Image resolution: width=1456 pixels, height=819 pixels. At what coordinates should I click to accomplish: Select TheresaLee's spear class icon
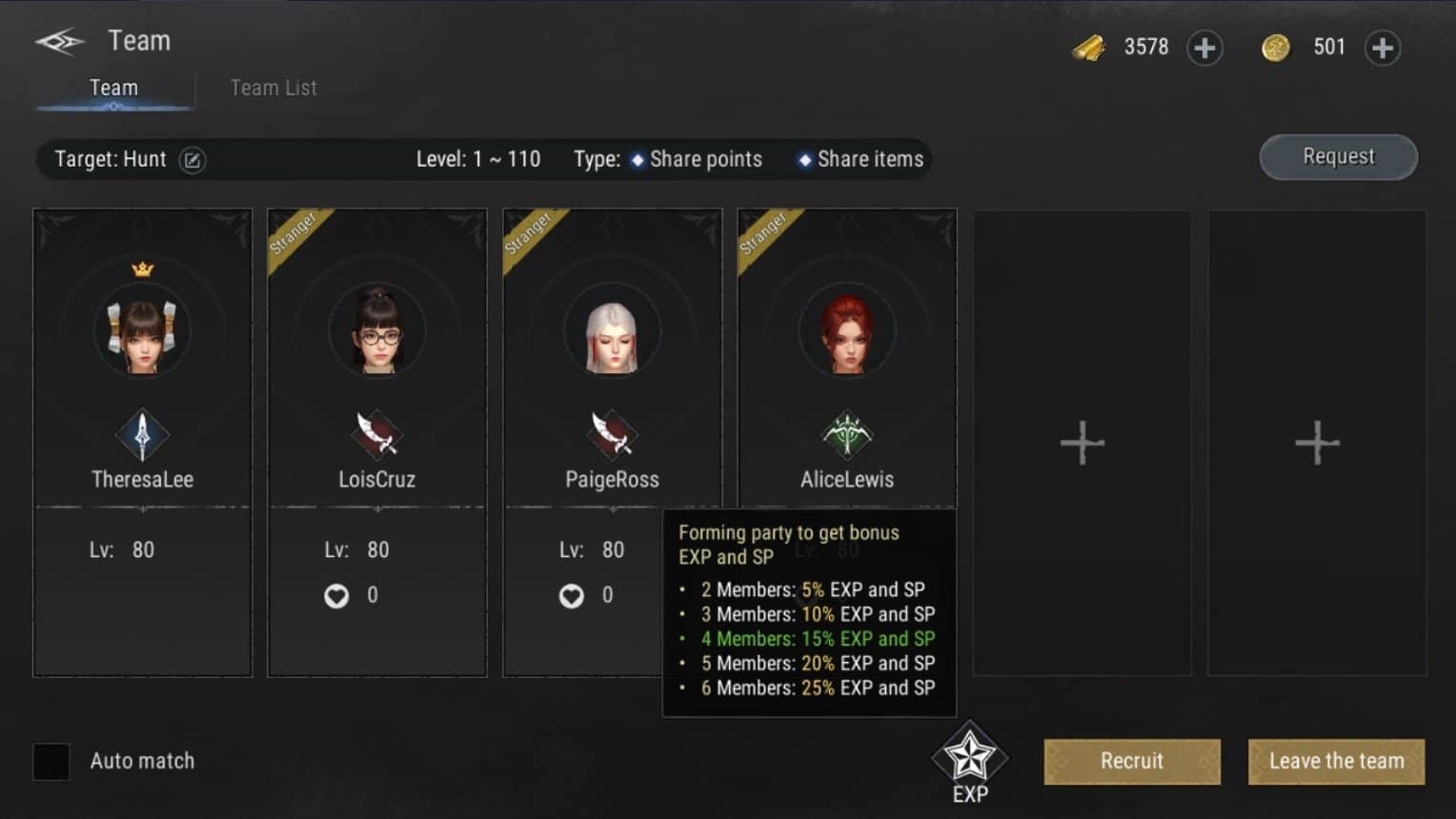coord(142,437)
